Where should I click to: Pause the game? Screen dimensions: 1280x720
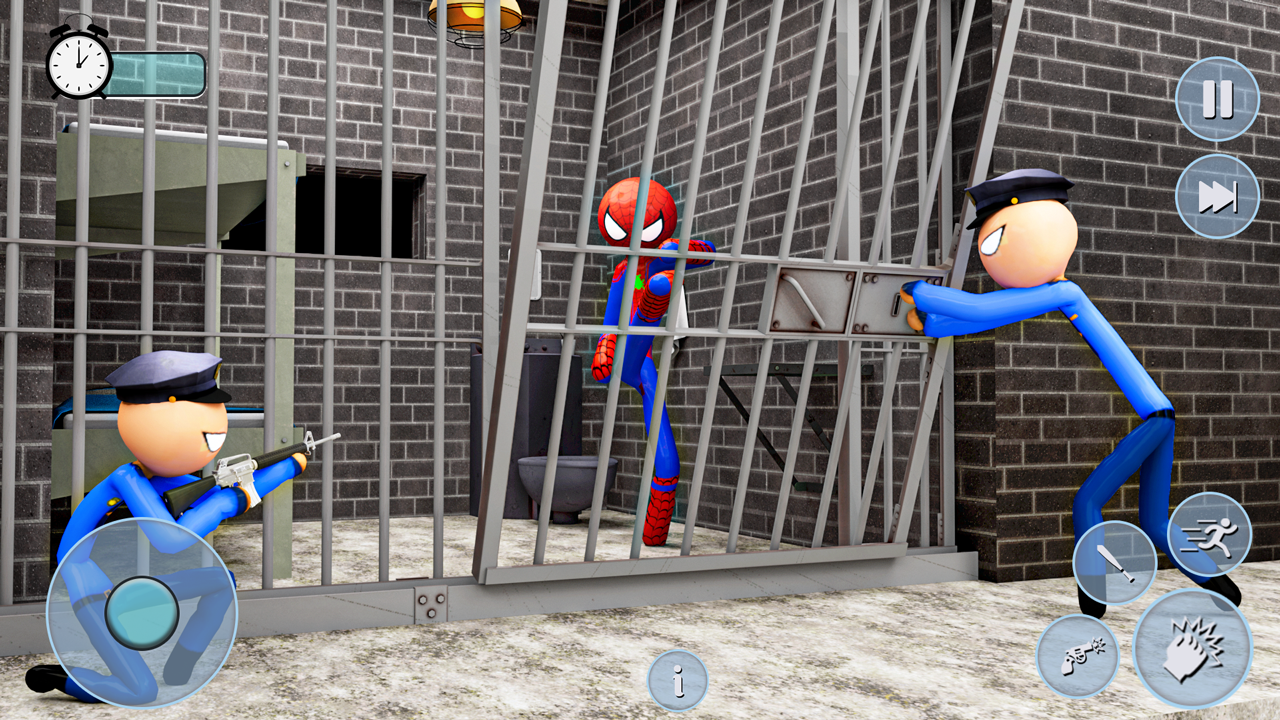pos(1217,96)
